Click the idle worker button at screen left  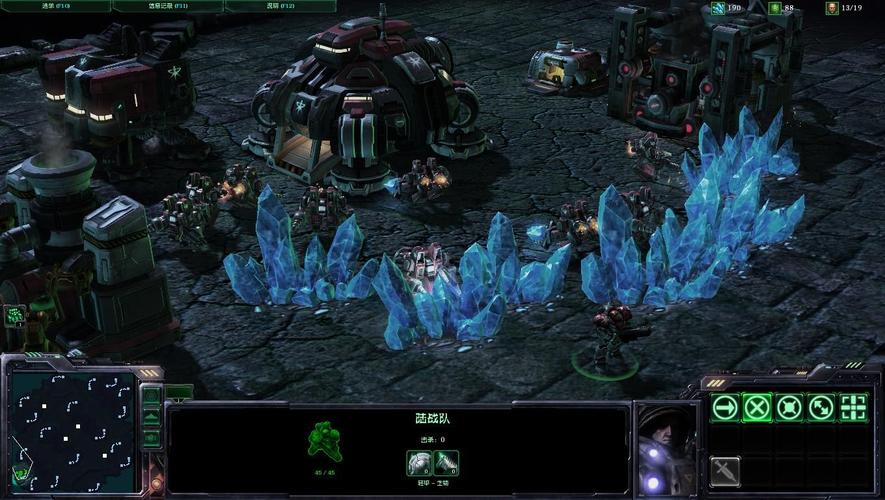pos(14,316)
